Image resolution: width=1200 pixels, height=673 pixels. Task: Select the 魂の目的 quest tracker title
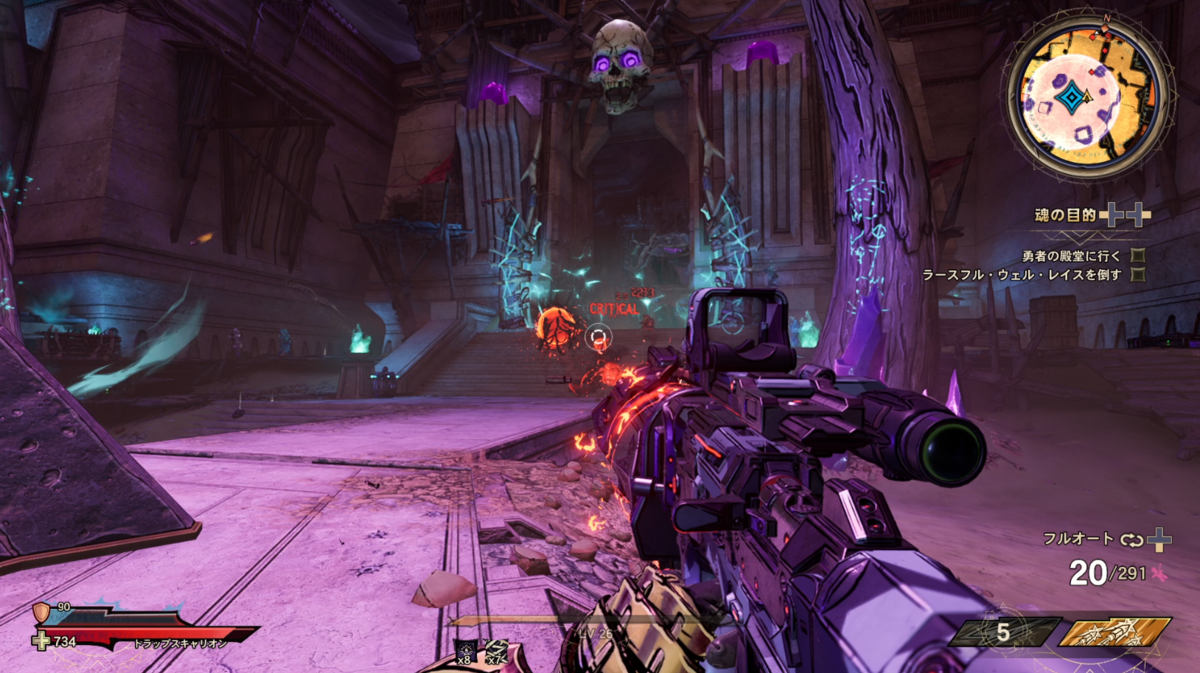click(1068, 214)
